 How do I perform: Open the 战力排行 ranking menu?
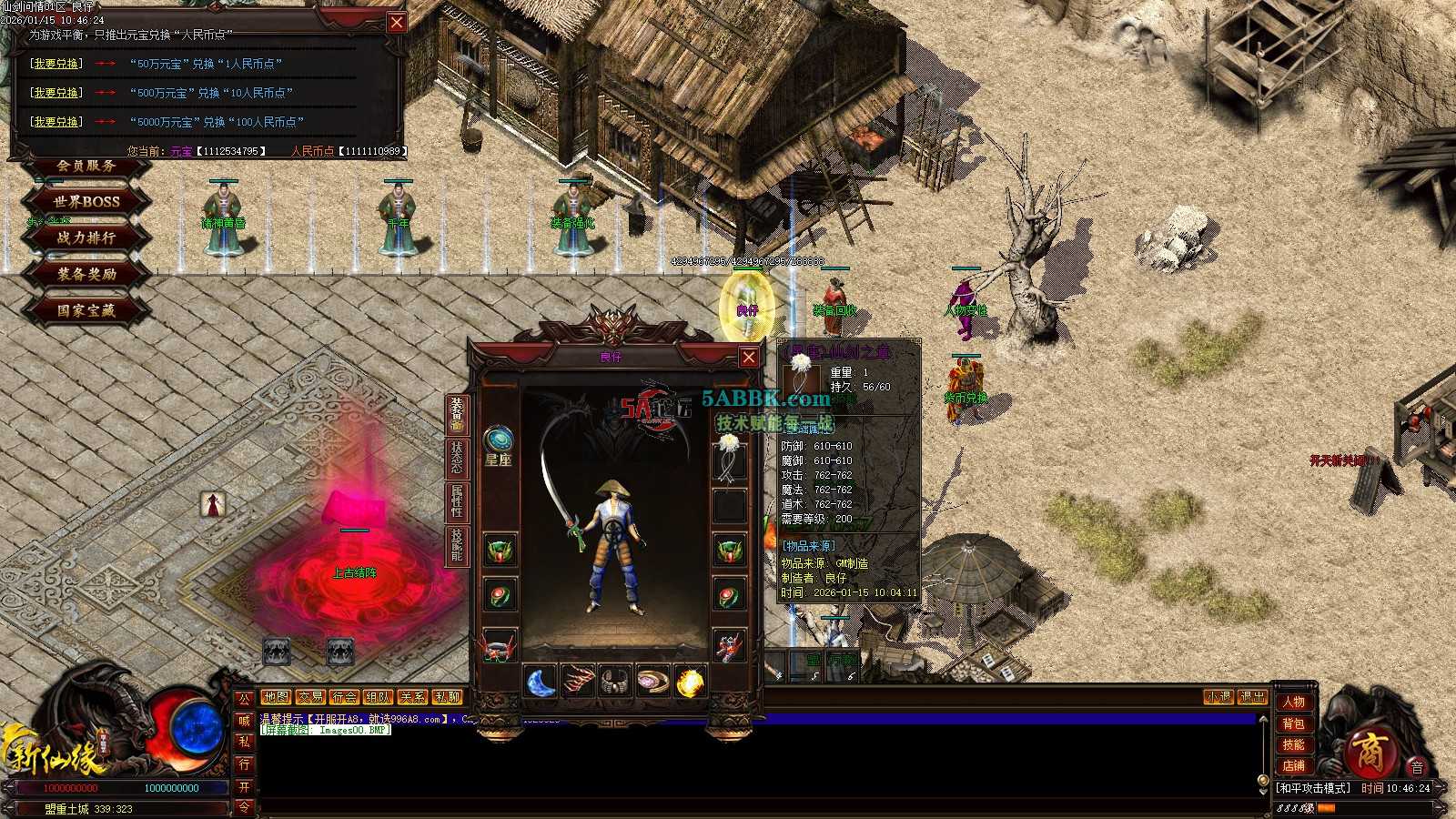click(86, 238)
